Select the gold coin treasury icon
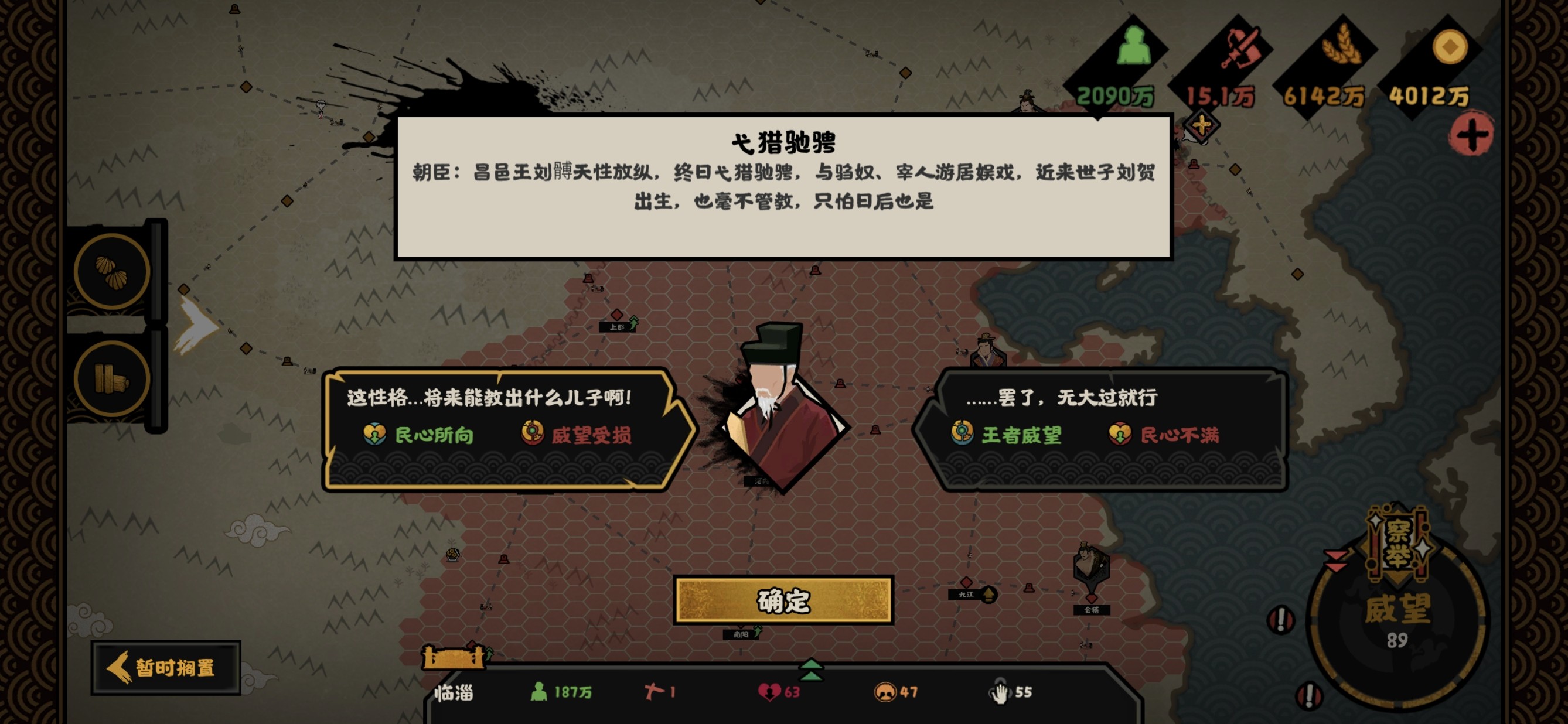The height and width of the screenshot is (724, 1568). click(x=1448, y=47)
